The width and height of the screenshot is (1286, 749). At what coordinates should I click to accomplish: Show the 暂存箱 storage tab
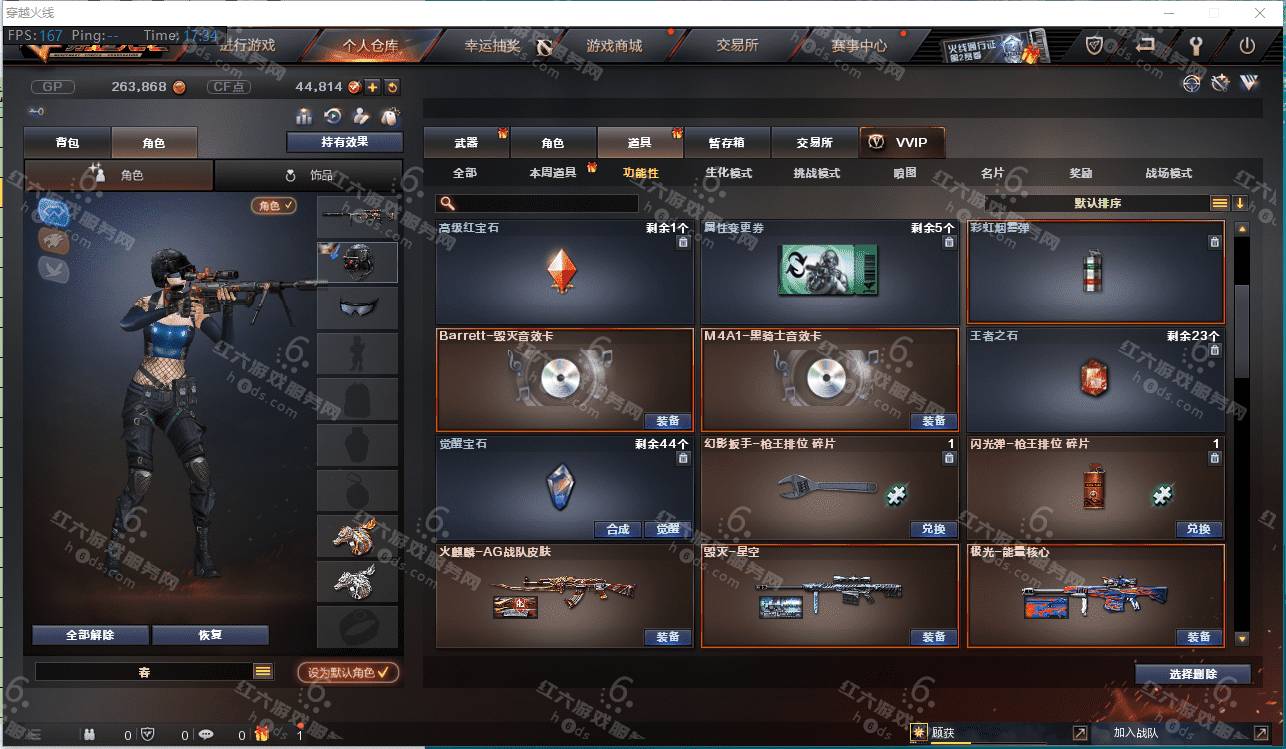(x=726, y=143)
